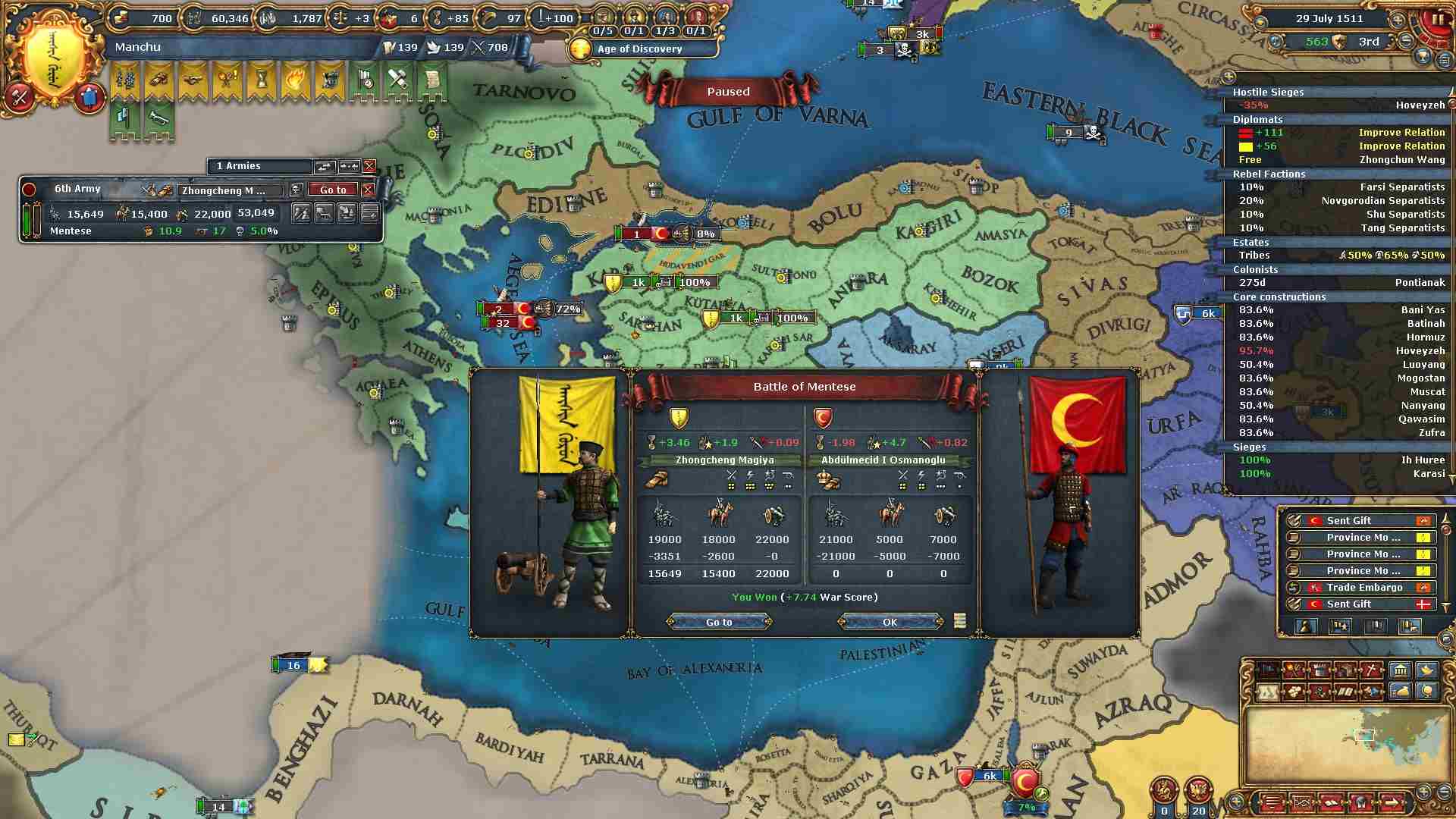The height and width of the screenshot is (819, 1456).
Task: Toggle the pause button beside the date
Action: click(x=1437, y=19)
